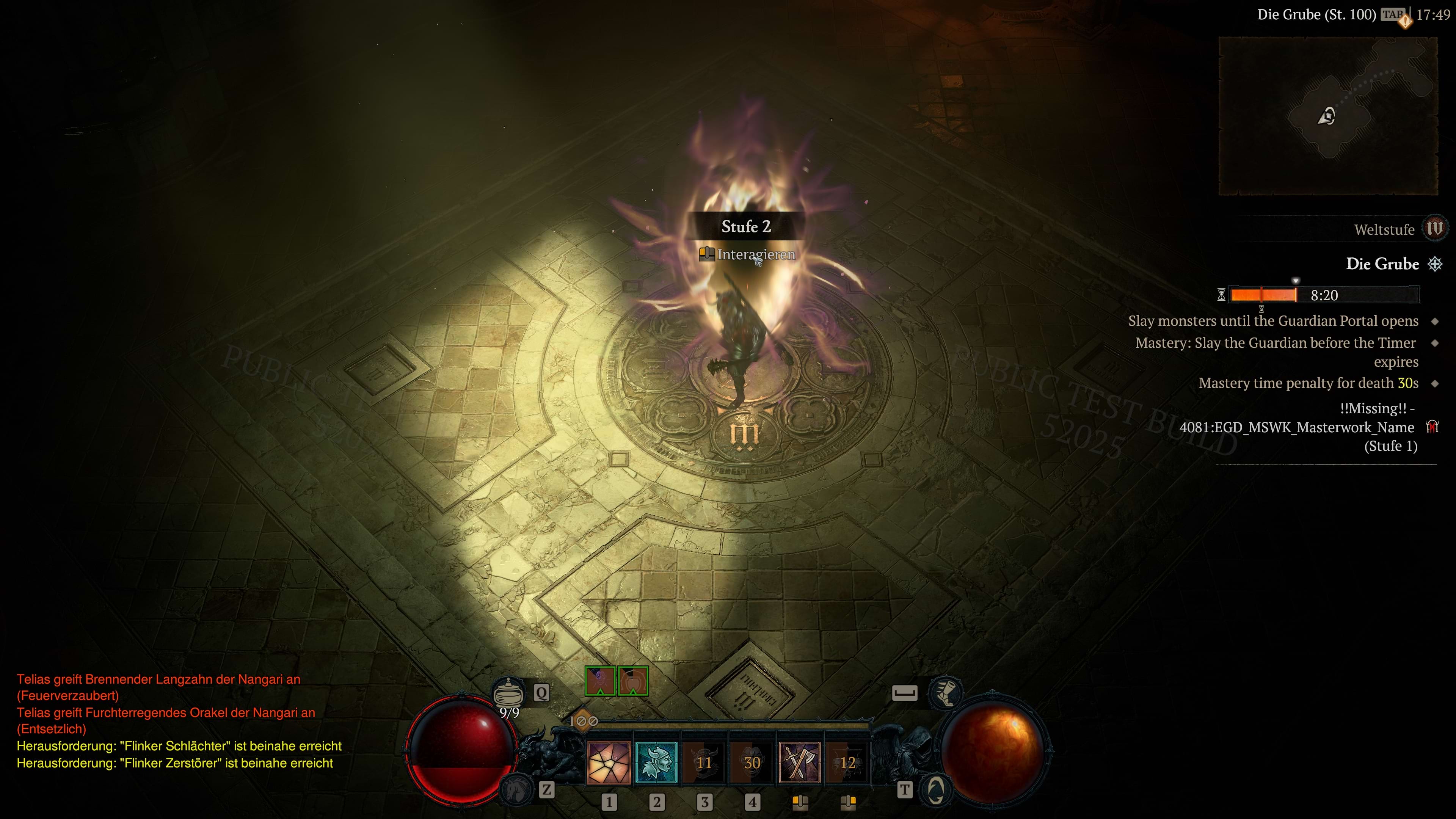Drink the healing potion flask
The height and width of the screenshot is (819, 1456).
click(508, 692)
